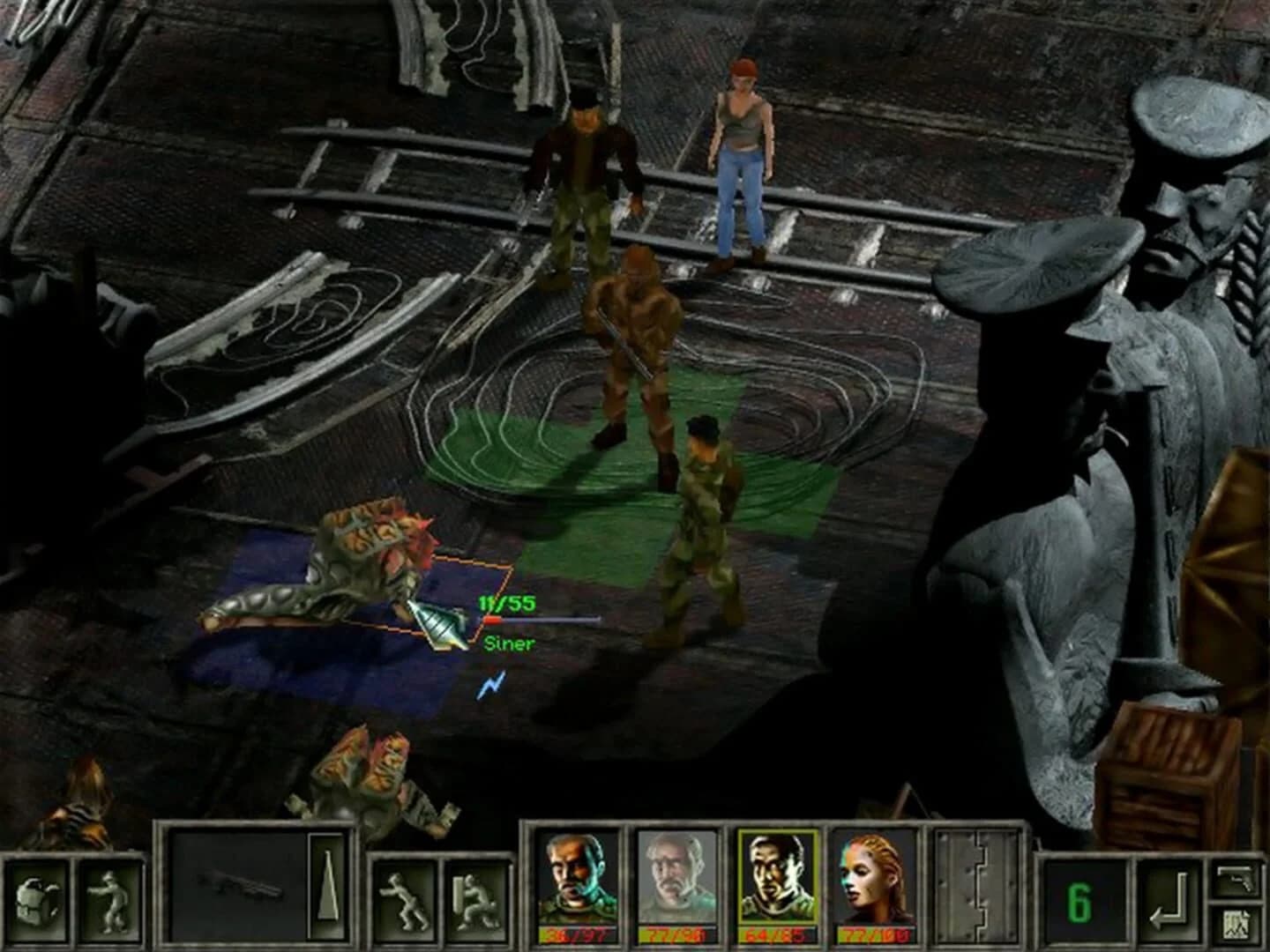Image resolution: width=1270 pixels, height=952 pixels.
Task: Click Siner's red health bar
Action: click(492, 620)
